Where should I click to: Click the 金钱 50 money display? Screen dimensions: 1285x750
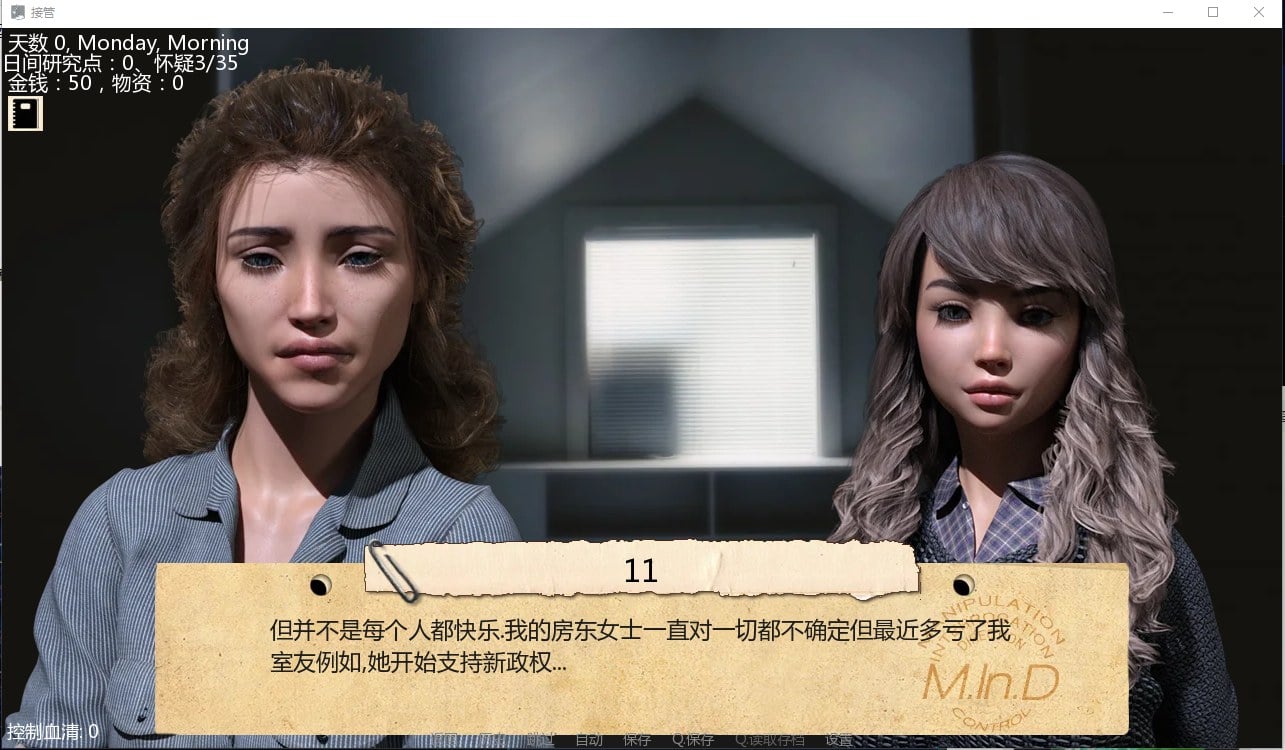(50, 84)
